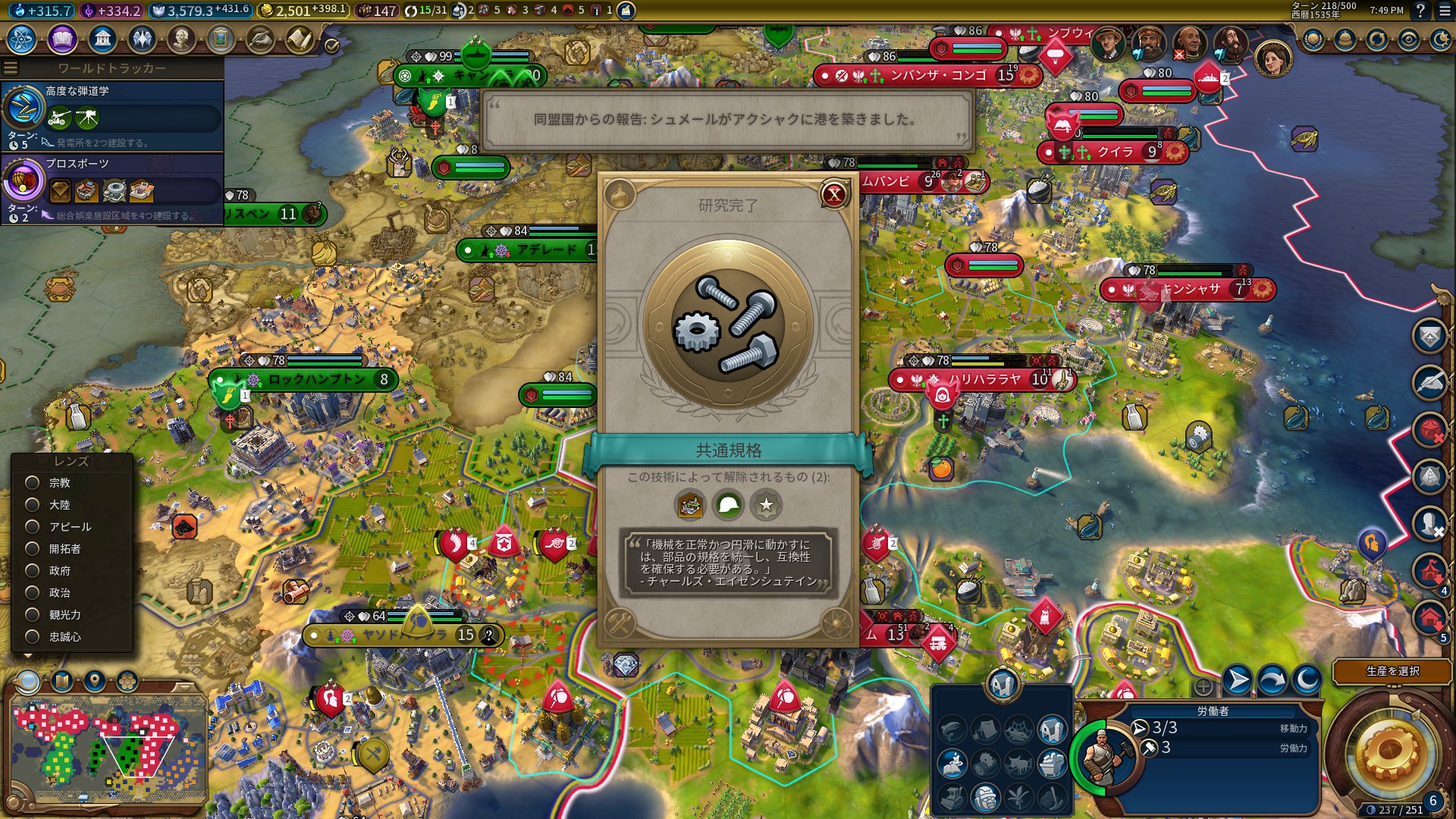Open the civics tree book icon
The width and height of the screenshot is (1456, 819).
pyautogui.click(x=62, y=39)
